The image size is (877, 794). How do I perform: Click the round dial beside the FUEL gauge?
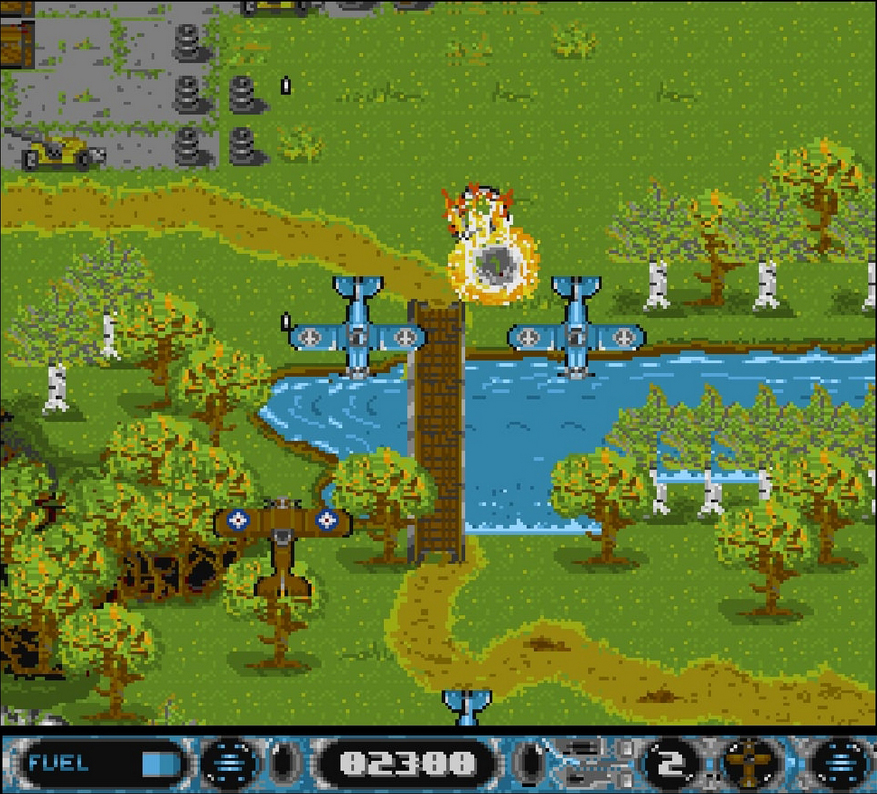[228, 764]
